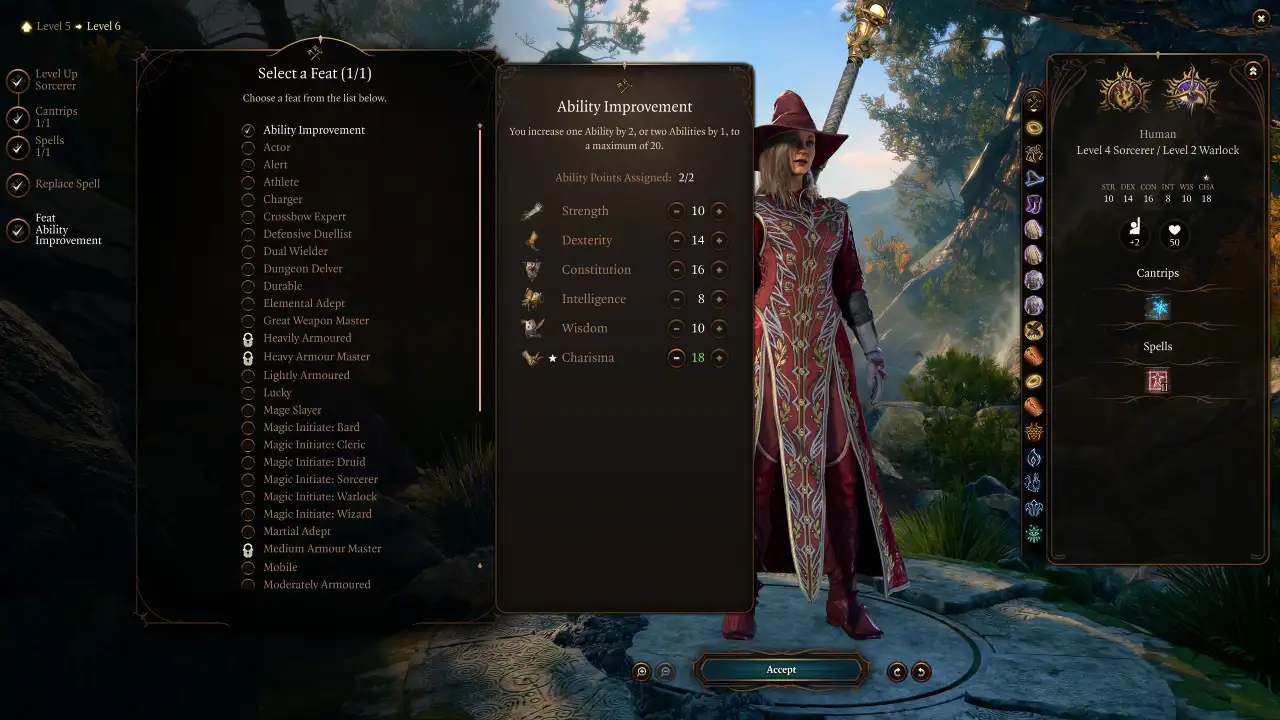Confirm the level up with Accept
The image size is (1280, 720).
(x=781, y=670)
